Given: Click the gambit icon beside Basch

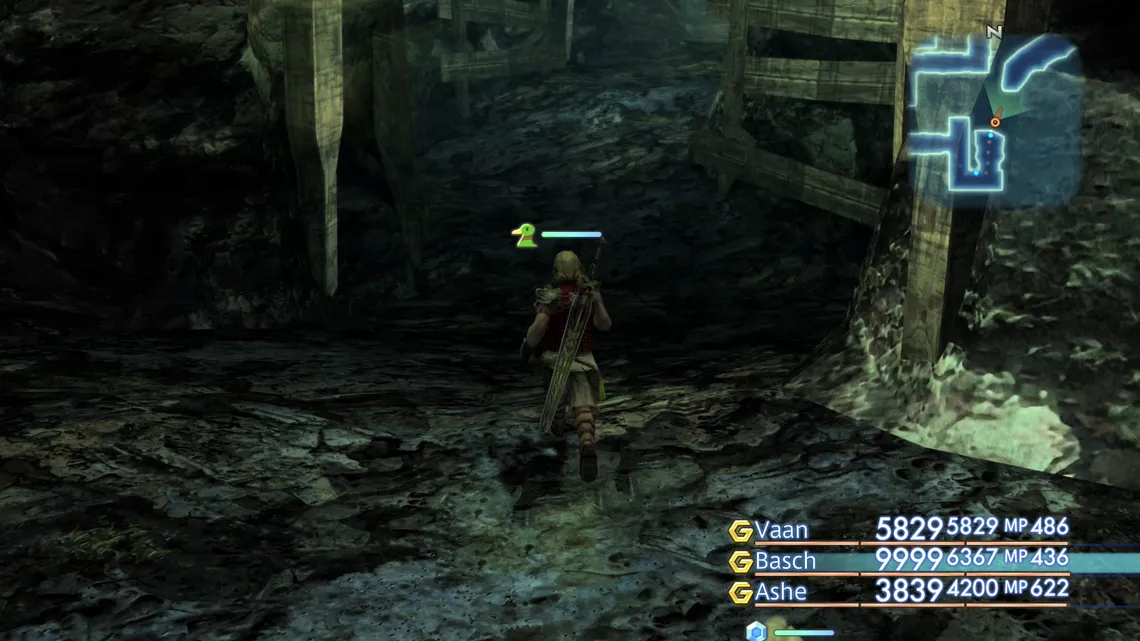Looking at the screenshot, I should pyautogui.click(x=740, y=562).
